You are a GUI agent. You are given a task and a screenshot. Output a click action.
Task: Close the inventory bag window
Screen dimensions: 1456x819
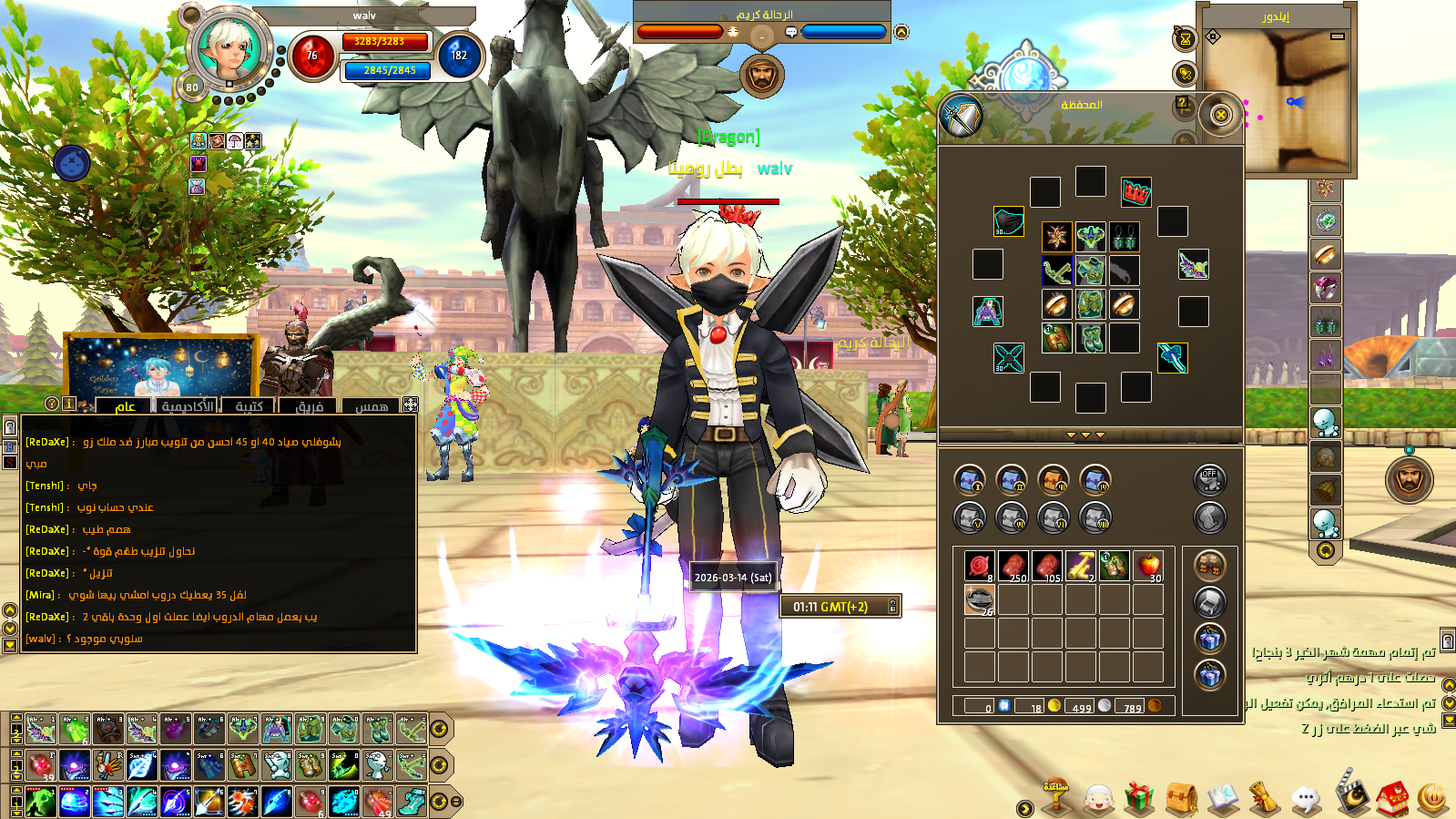click(x=1220, y=115)
